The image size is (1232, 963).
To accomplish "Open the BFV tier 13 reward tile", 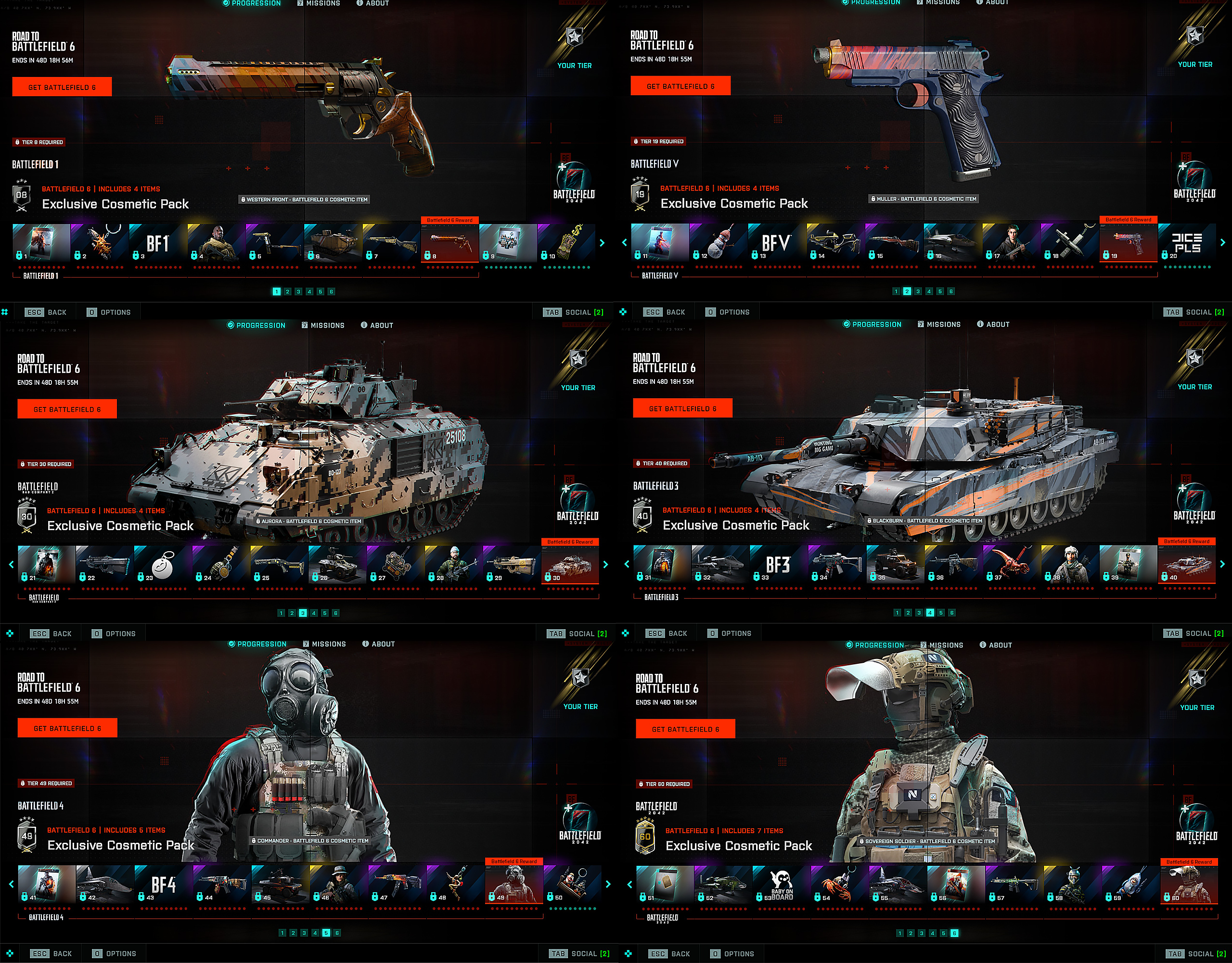I will [x=777, y=242].
